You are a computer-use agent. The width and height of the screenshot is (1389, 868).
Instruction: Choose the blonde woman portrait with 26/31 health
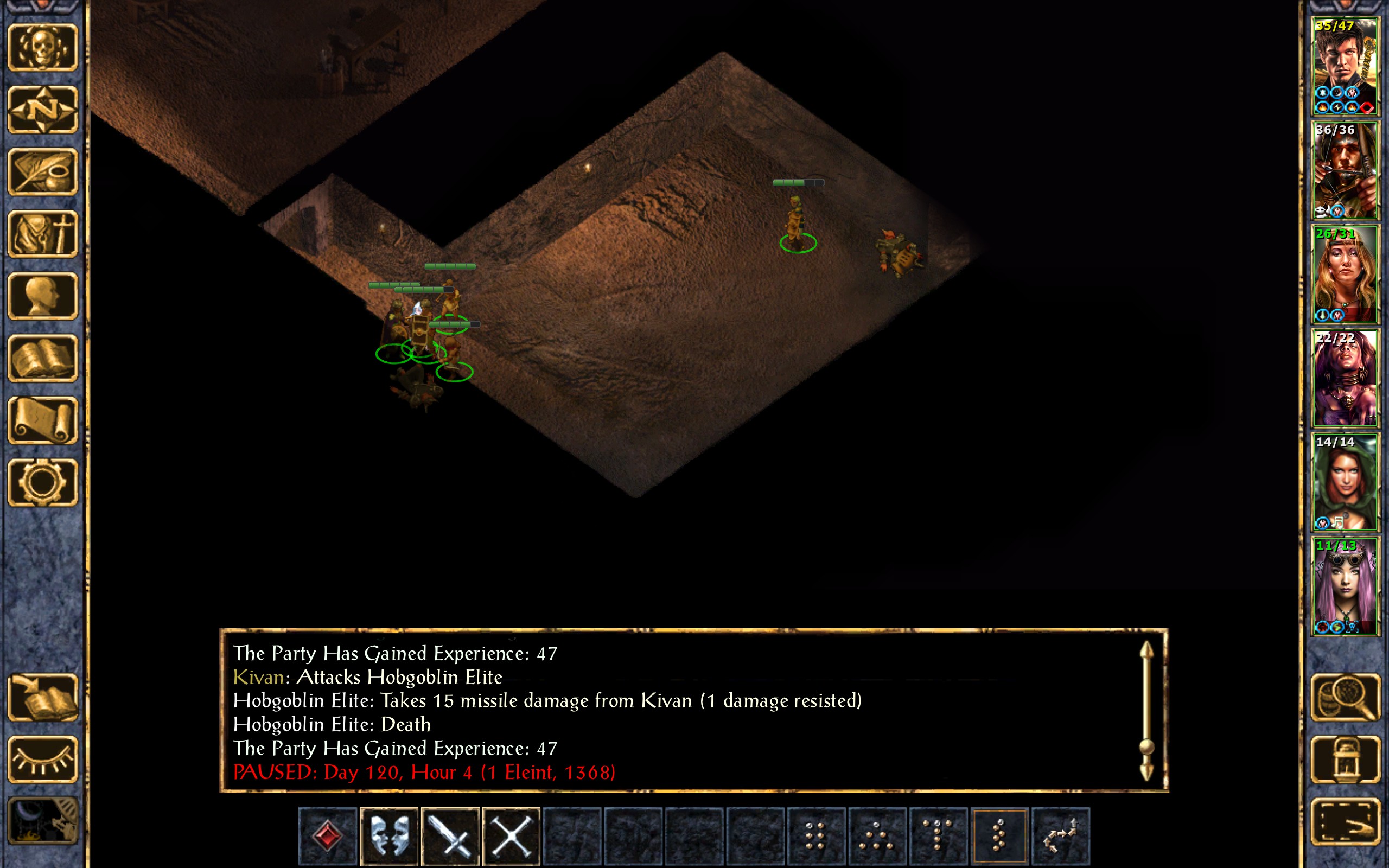tap(1344, 275)
